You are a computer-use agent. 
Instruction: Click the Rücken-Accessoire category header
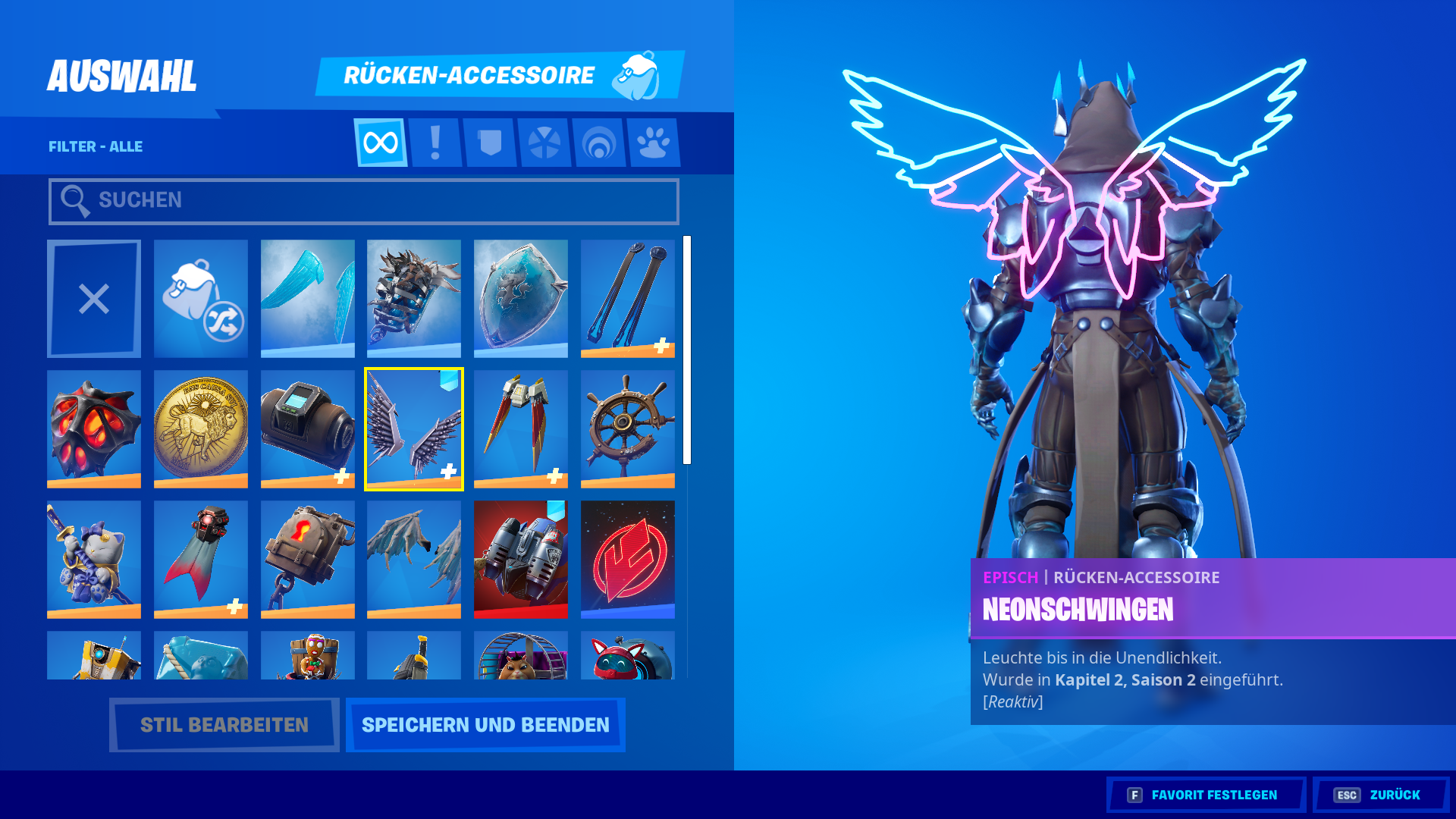(x=470, y=74)
